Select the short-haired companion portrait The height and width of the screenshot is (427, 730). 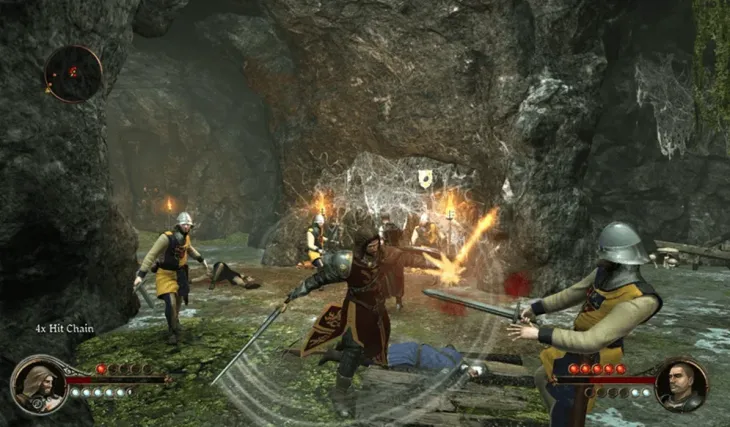tap(682, 385)
